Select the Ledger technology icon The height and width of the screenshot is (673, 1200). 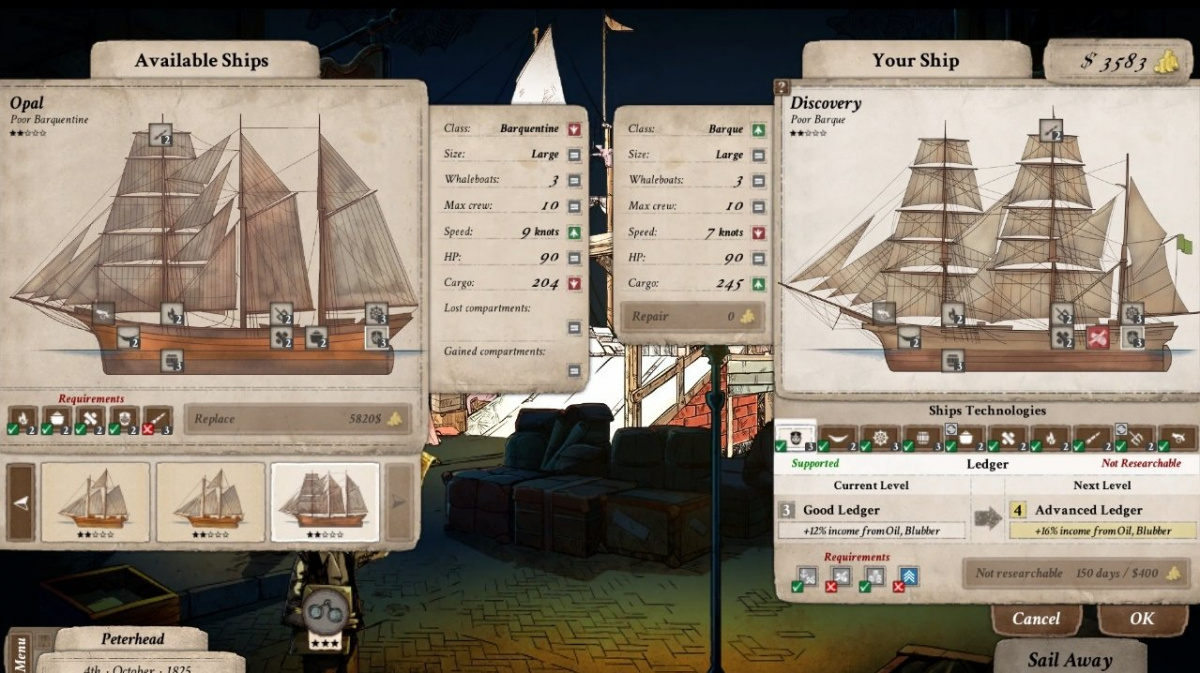tap(795, 436)
